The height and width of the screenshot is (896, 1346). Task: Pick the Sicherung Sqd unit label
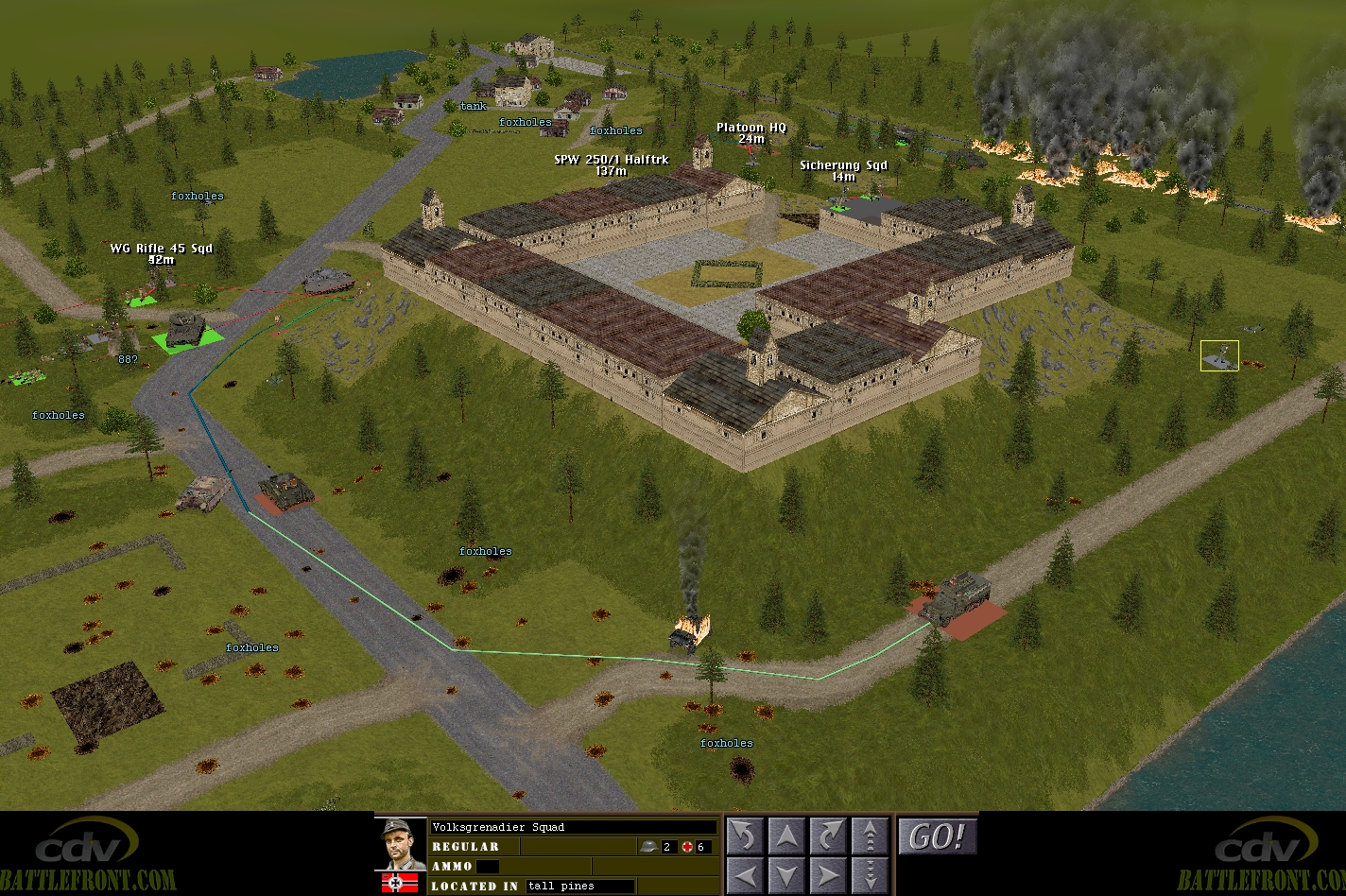pyautogui.click(x=843, y=165)
